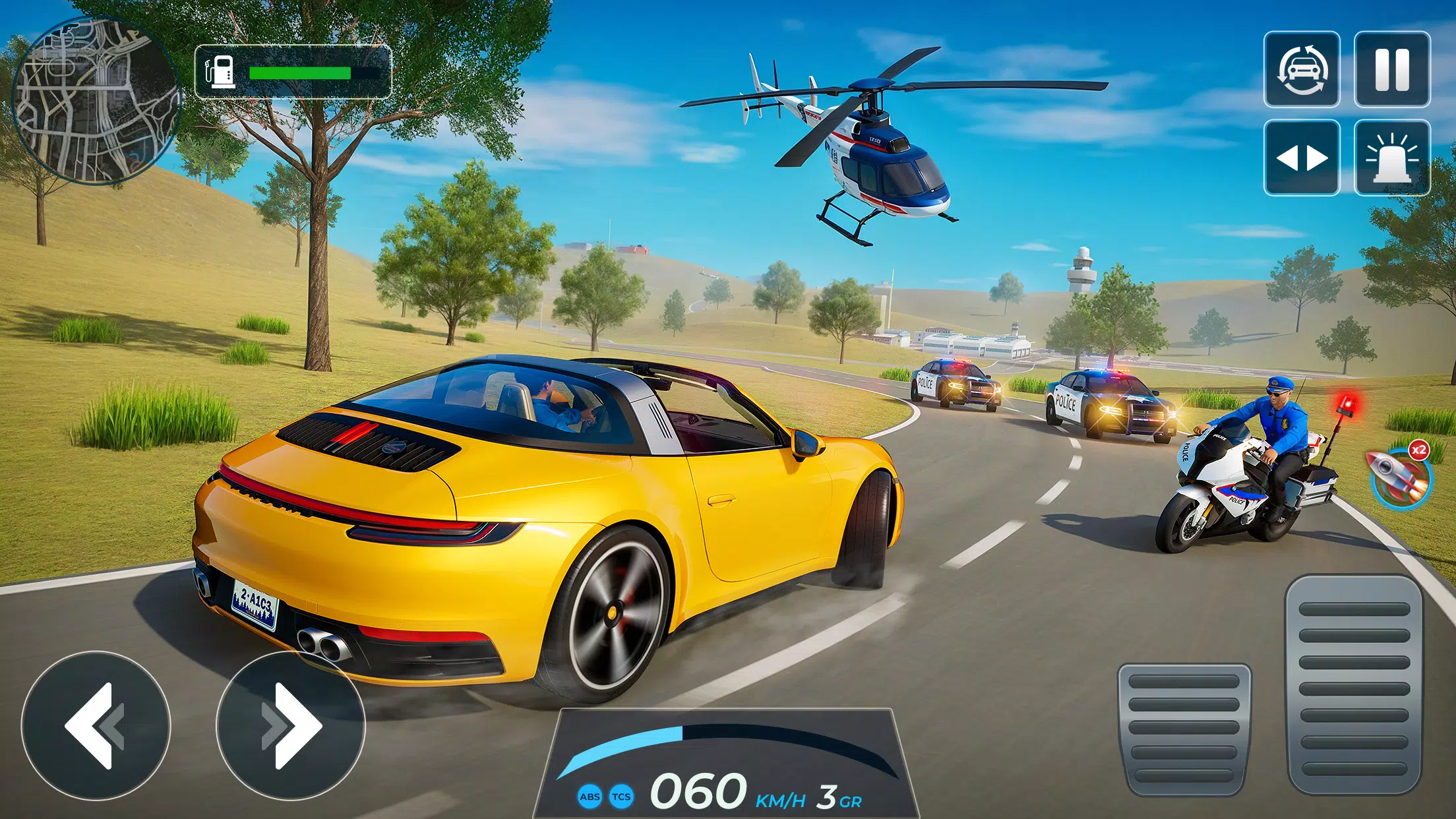Image resolution: width=1456 pixels, height=819 pixels.
Task: Toggle the police siren light
Action: tap(1393, 157)
